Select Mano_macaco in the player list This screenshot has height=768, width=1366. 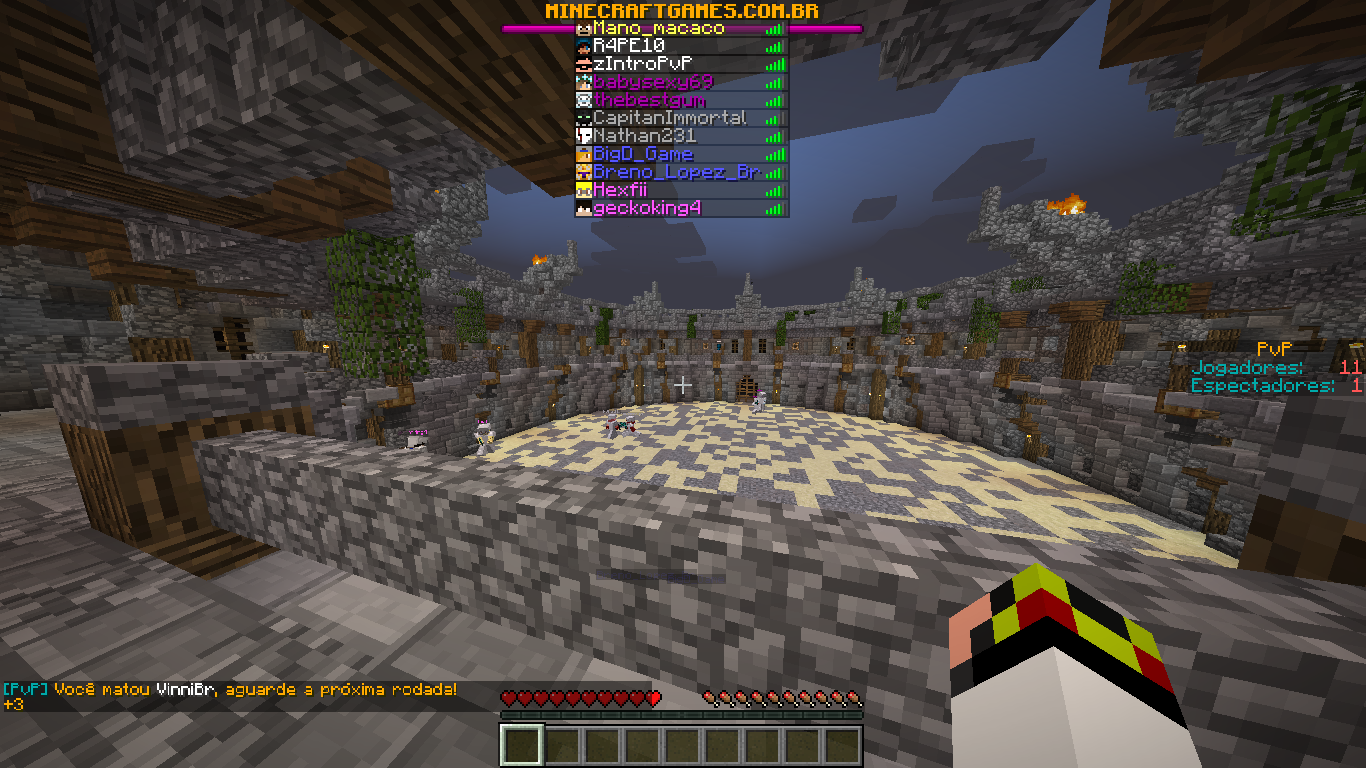(x=658, y=29)
